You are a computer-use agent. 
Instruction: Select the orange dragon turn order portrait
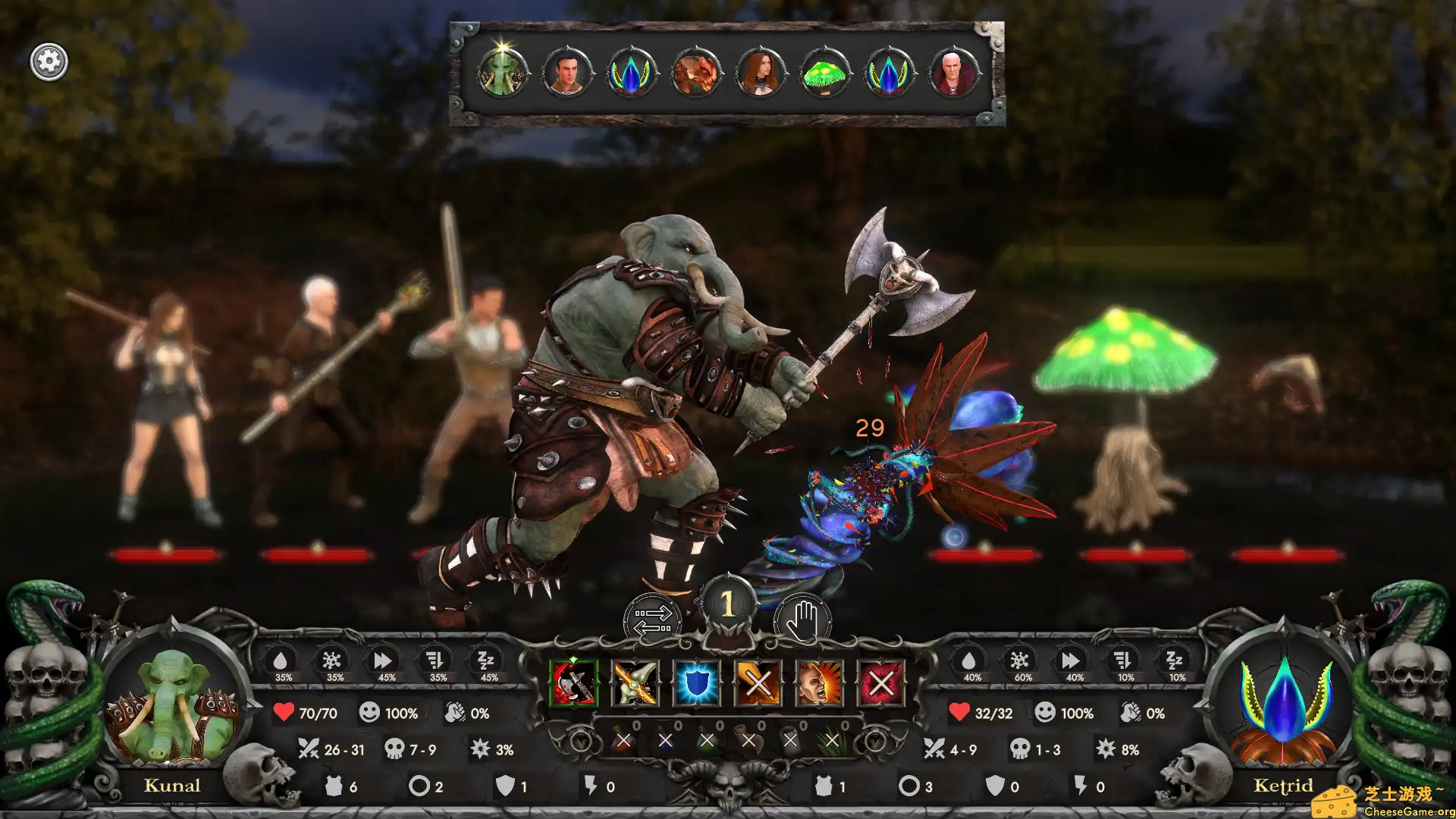[x=695, y=74]
